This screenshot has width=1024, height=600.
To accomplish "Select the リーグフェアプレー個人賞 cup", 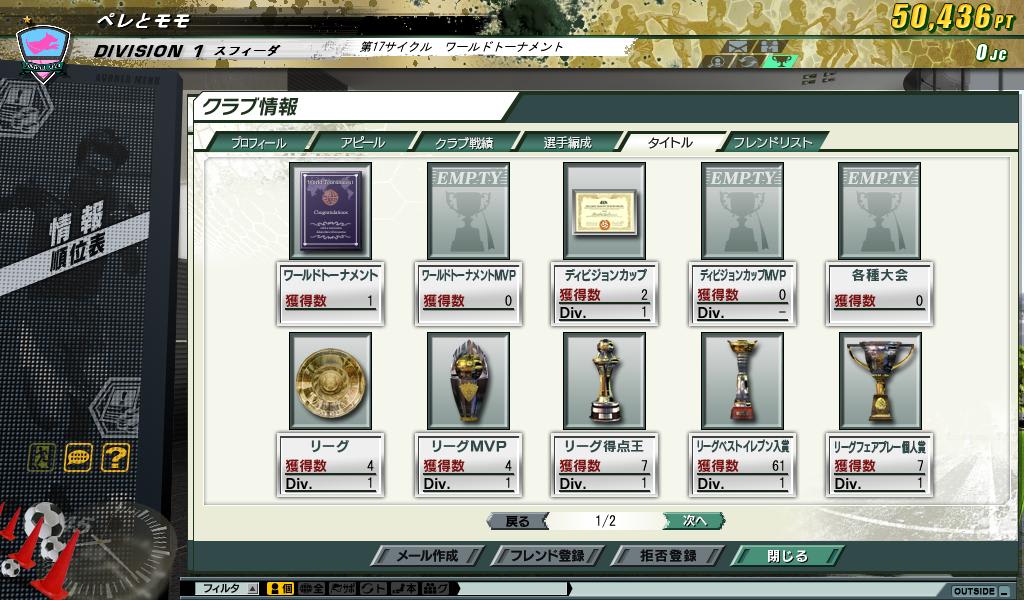I will (x=879, y=382).
